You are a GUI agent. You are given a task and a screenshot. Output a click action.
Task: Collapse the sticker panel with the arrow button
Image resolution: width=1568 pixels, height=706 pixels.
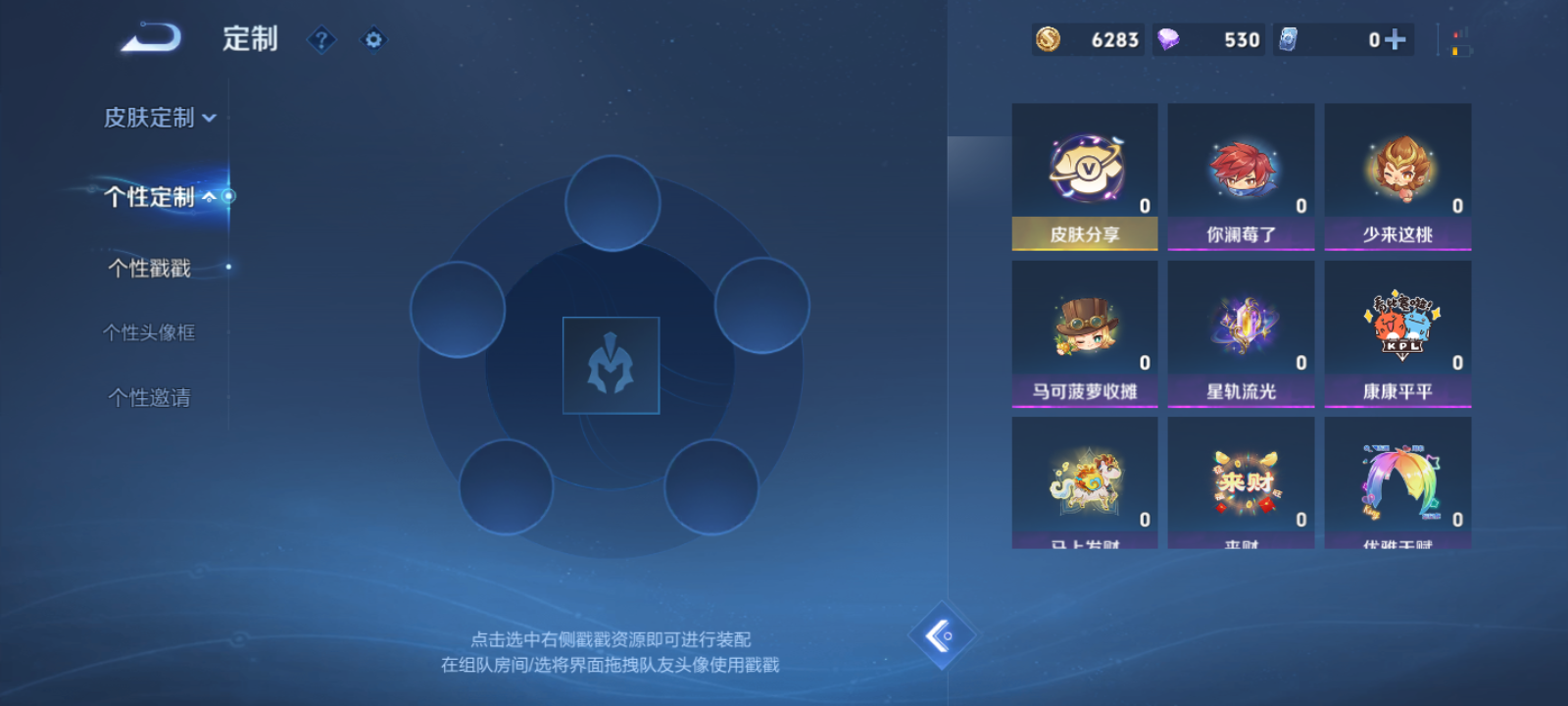[943, 635]
